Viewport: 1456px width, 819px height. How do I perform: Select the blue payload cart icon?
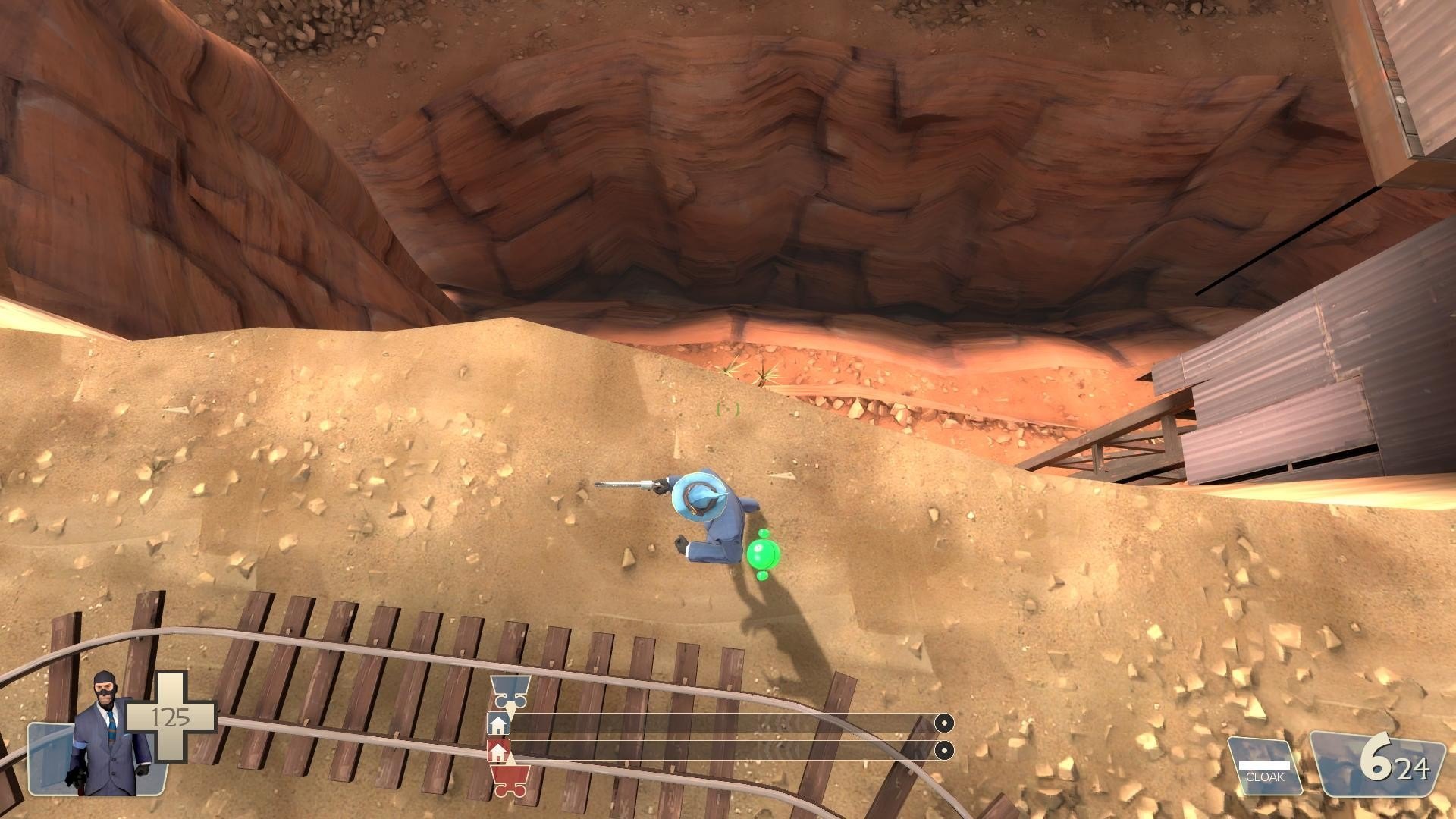click(510, 691)
